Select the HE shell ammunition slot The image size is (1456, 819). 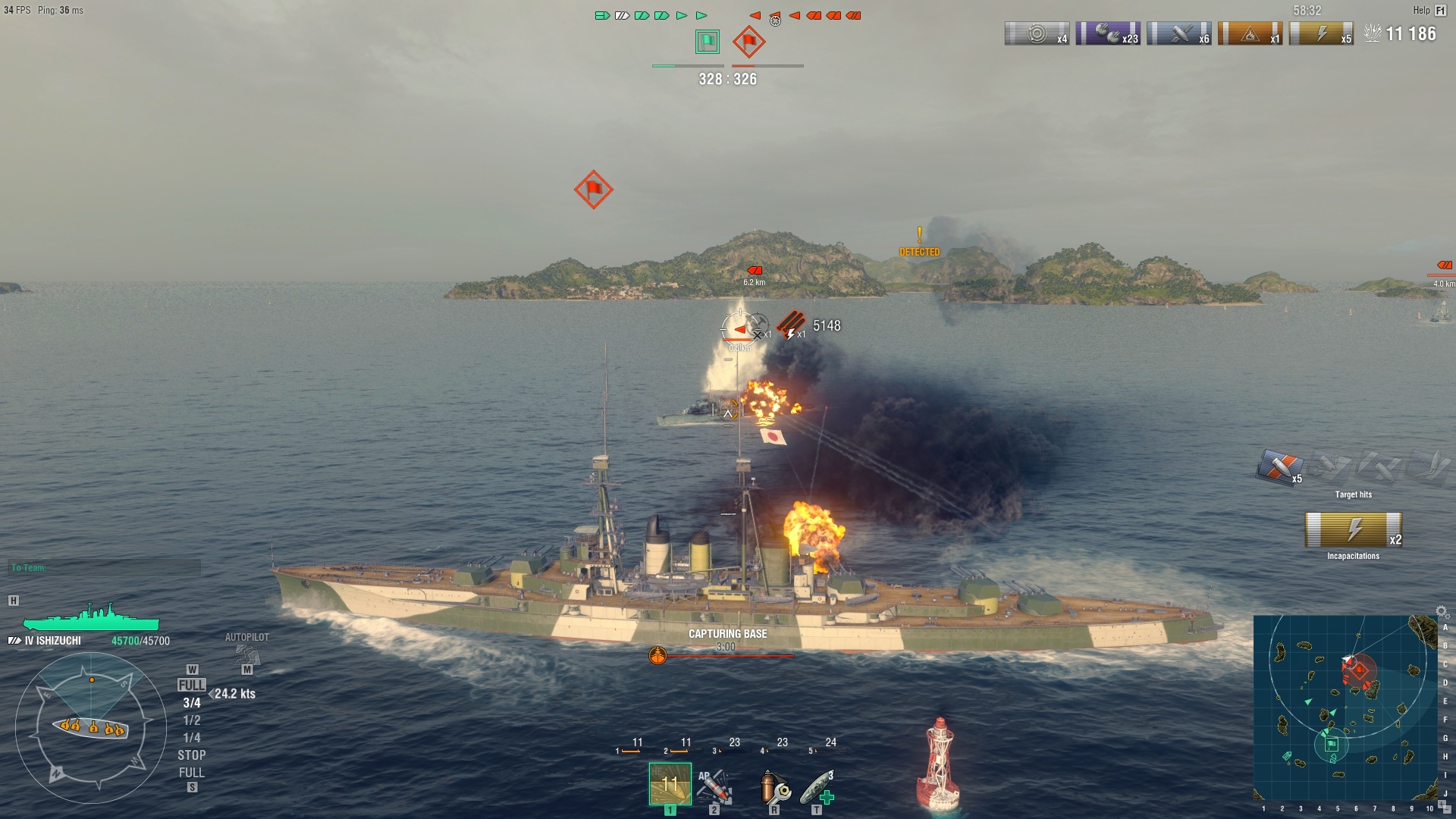[x=670, y=783]
